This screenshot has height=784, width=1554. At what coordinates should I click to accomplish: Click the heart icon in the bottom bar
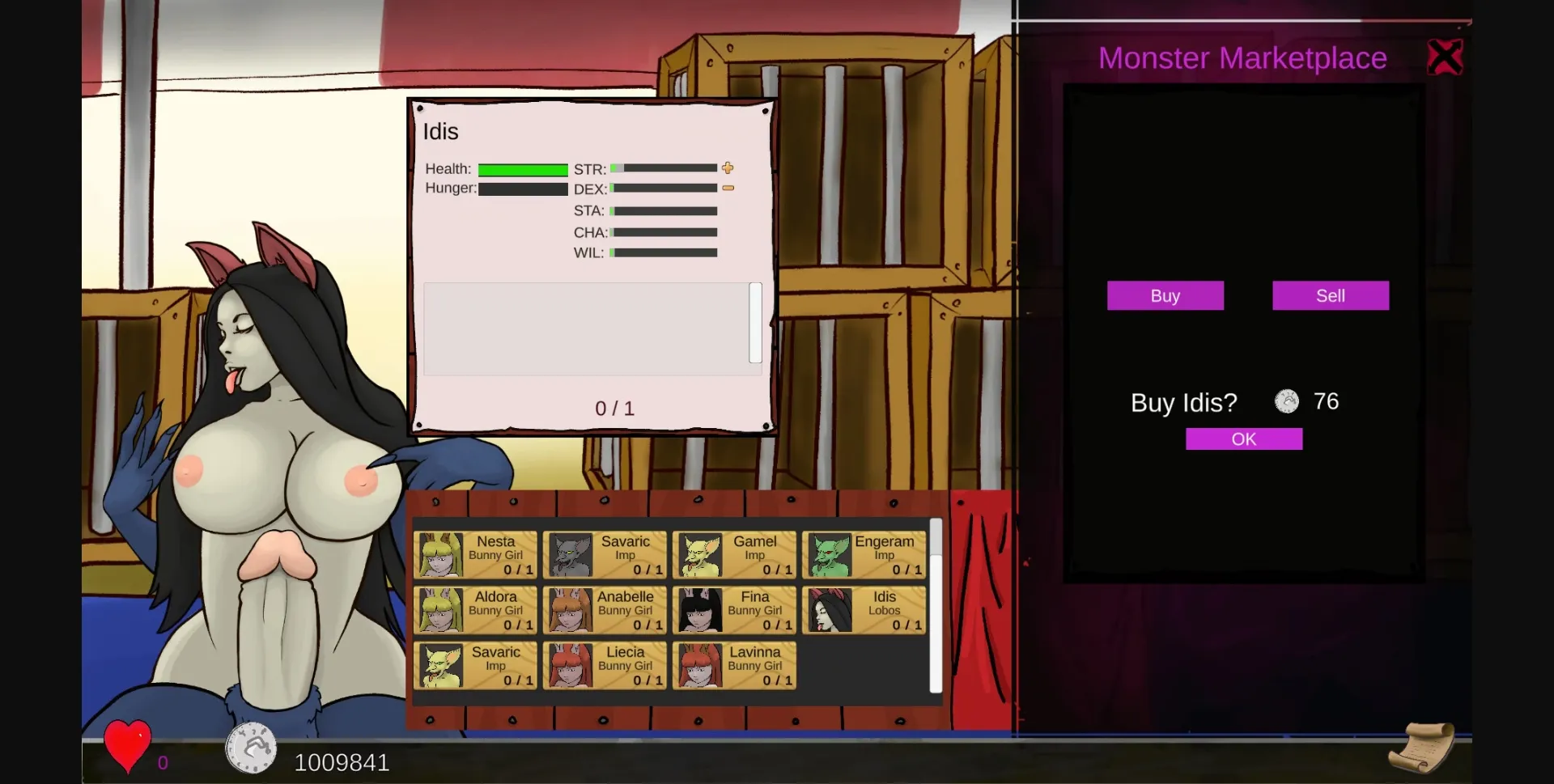(126, 746)
